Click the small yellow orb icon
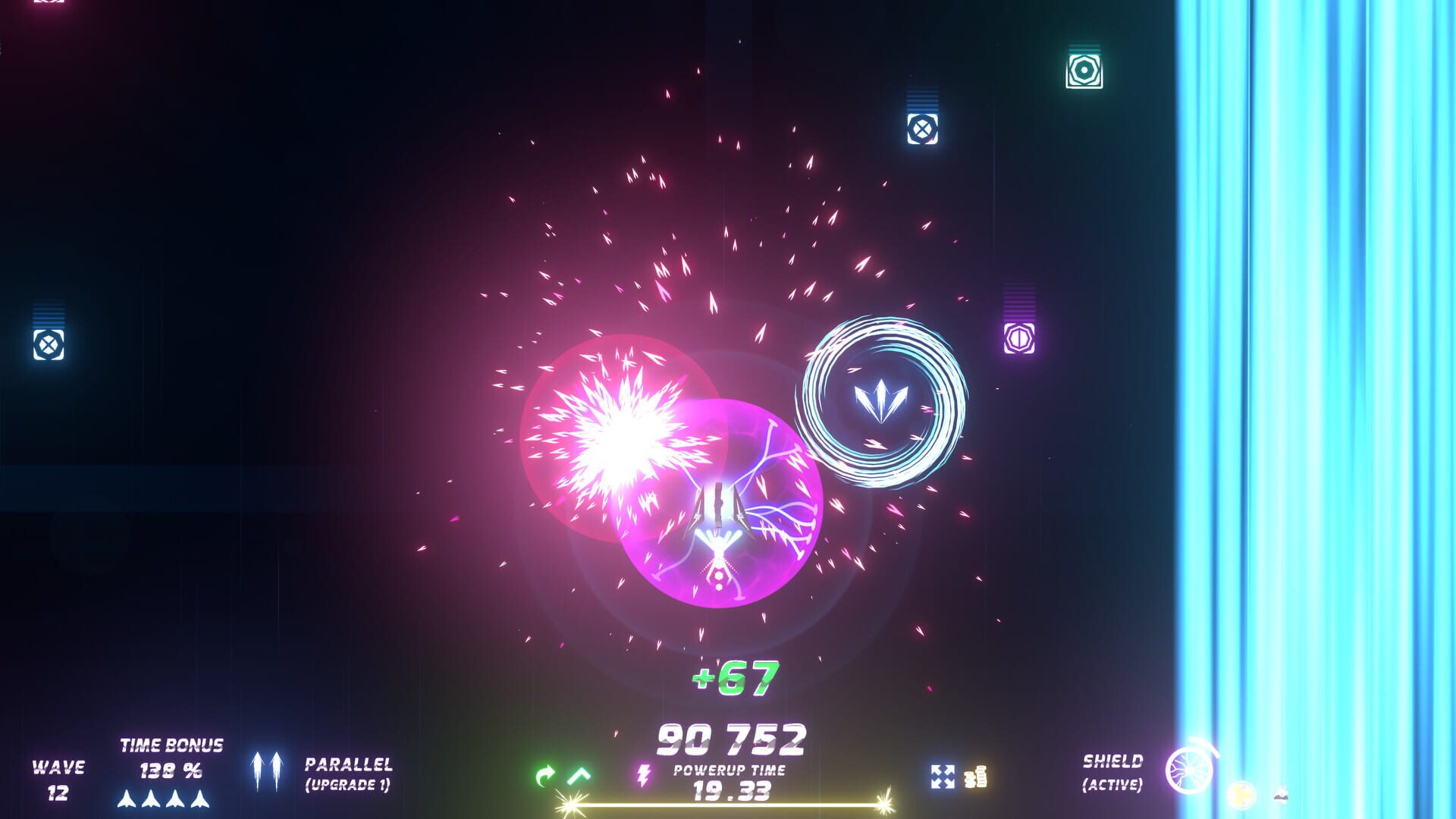 pos(1241,794)
